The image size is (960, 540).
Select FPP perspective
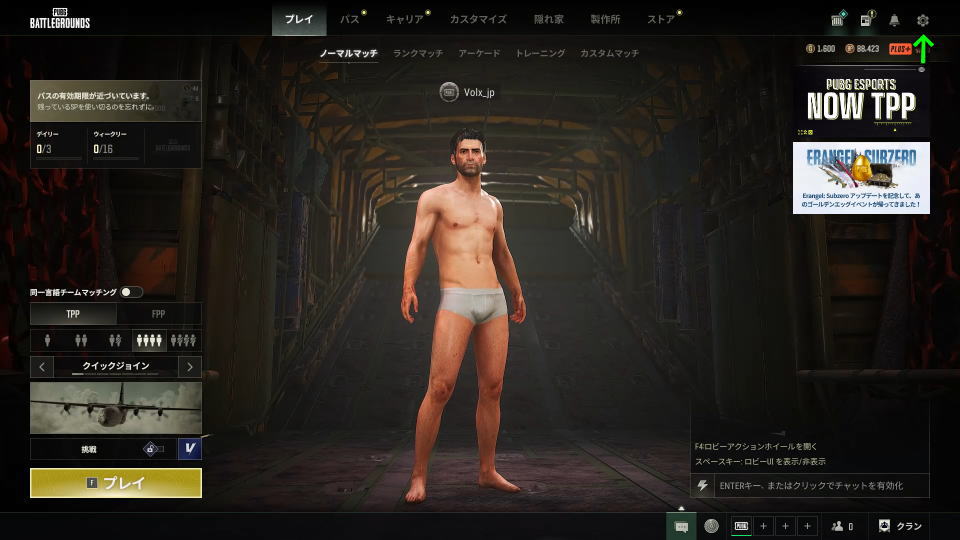coord(158,314)
